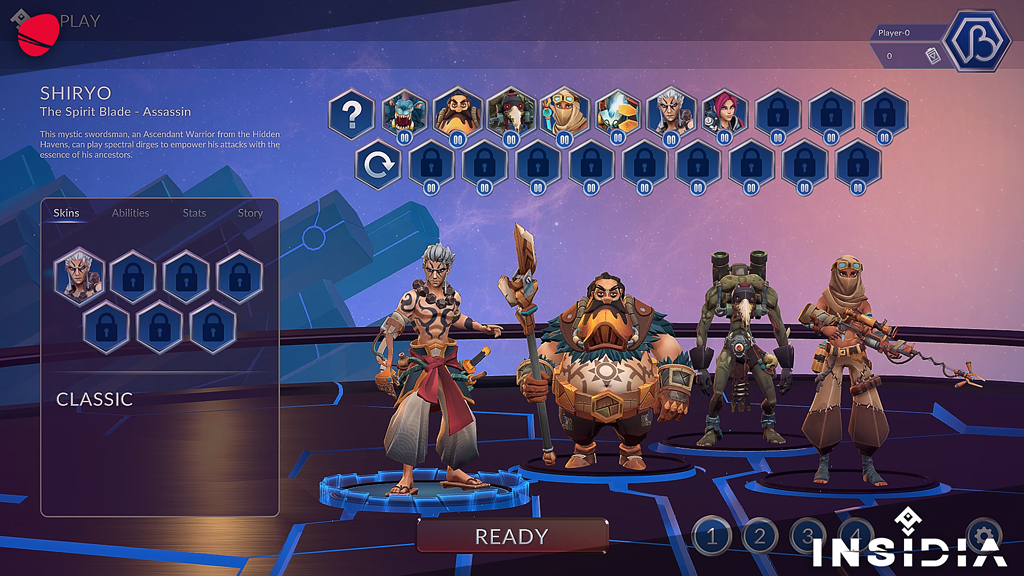The image size is (1024, 576).
Task: Choose the bearded dwarf champion portrait
Action: pyautogui.click(x=457, y=113)
